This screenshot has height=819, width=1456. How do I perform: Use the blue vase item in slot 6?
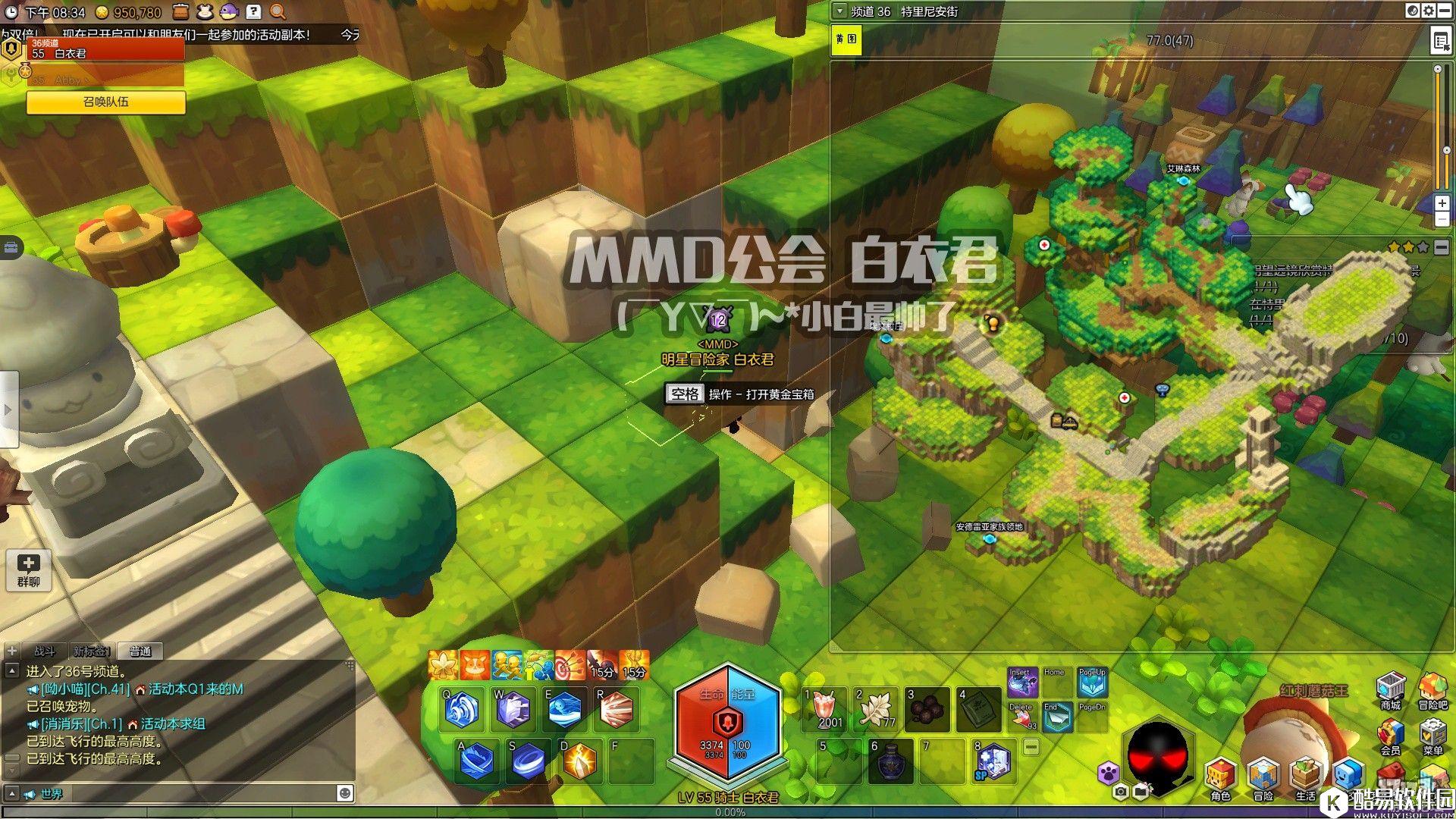890,761
